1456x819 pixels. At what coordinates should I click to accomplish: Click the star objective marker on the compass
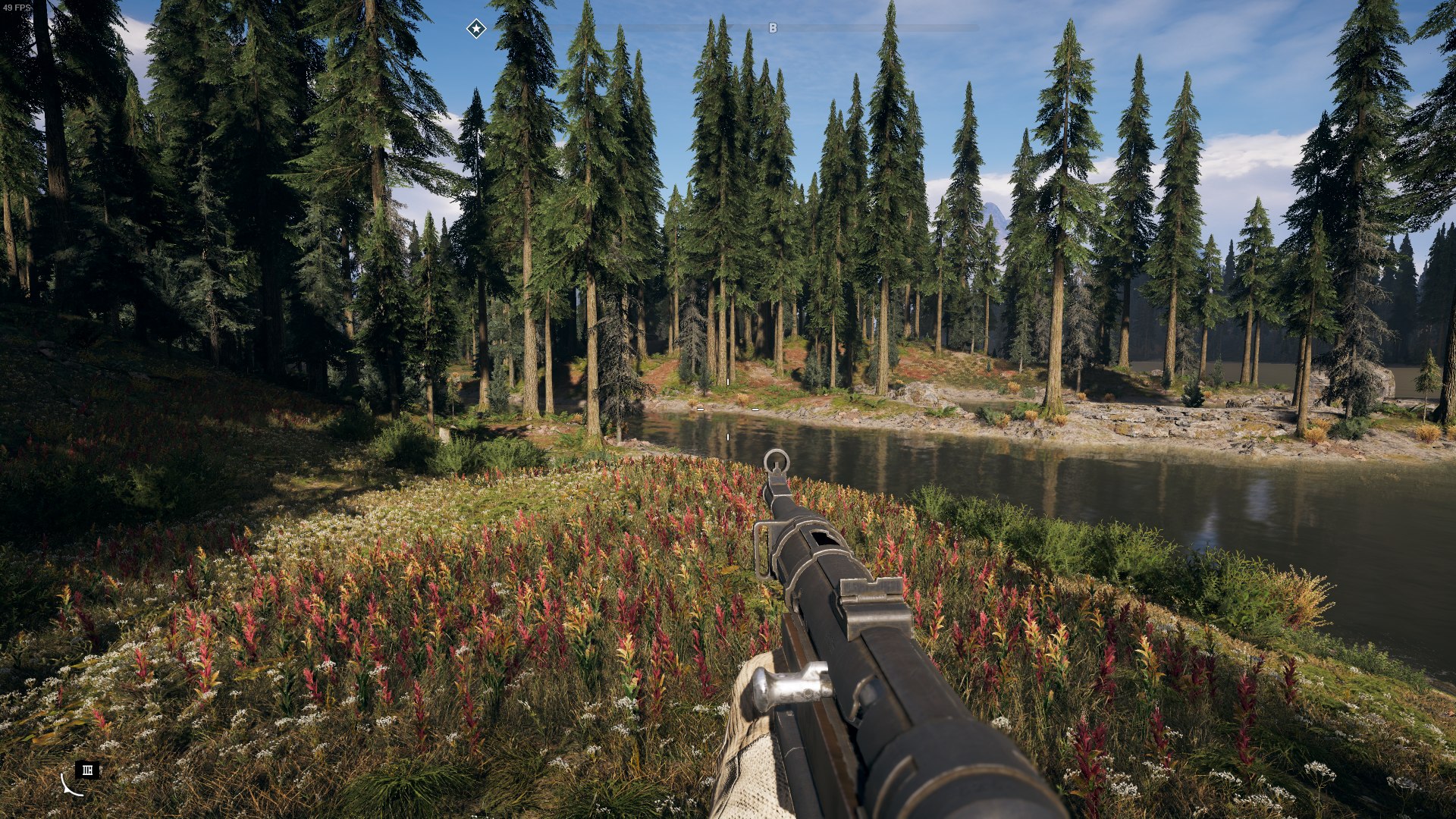pos(475,29)
